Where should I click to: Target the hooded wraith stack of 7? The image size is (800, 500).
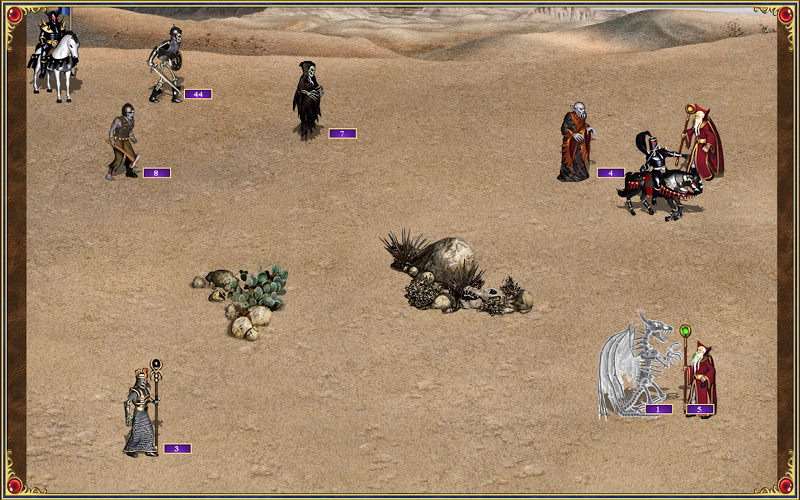tap(307, 100)
